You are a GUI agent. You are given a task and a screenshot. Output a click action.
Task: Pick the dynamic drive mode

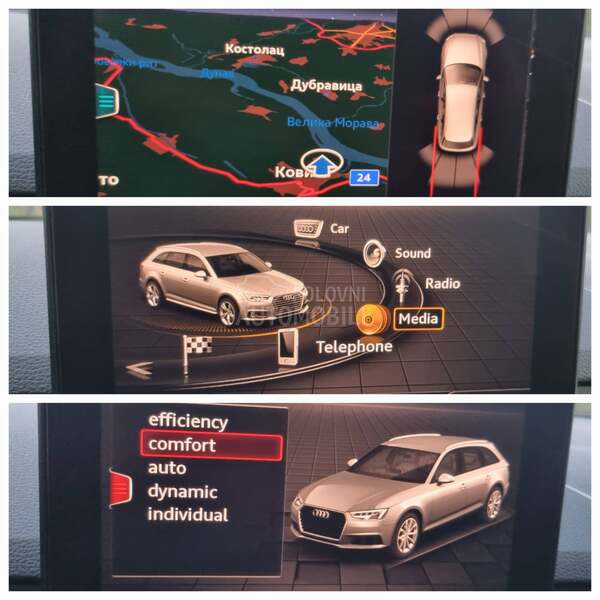[x=182, y=491]
